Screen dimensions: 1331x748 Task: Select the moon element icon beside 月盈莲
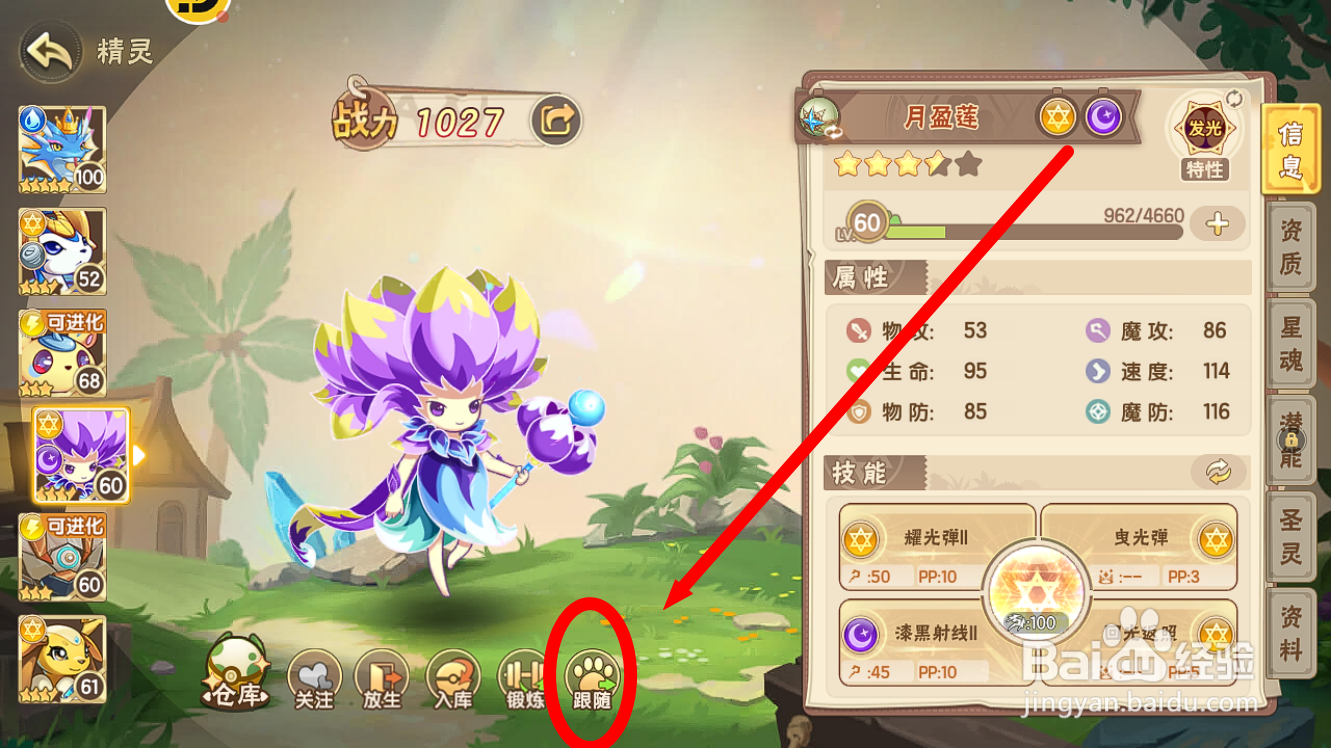point(1104,117)
